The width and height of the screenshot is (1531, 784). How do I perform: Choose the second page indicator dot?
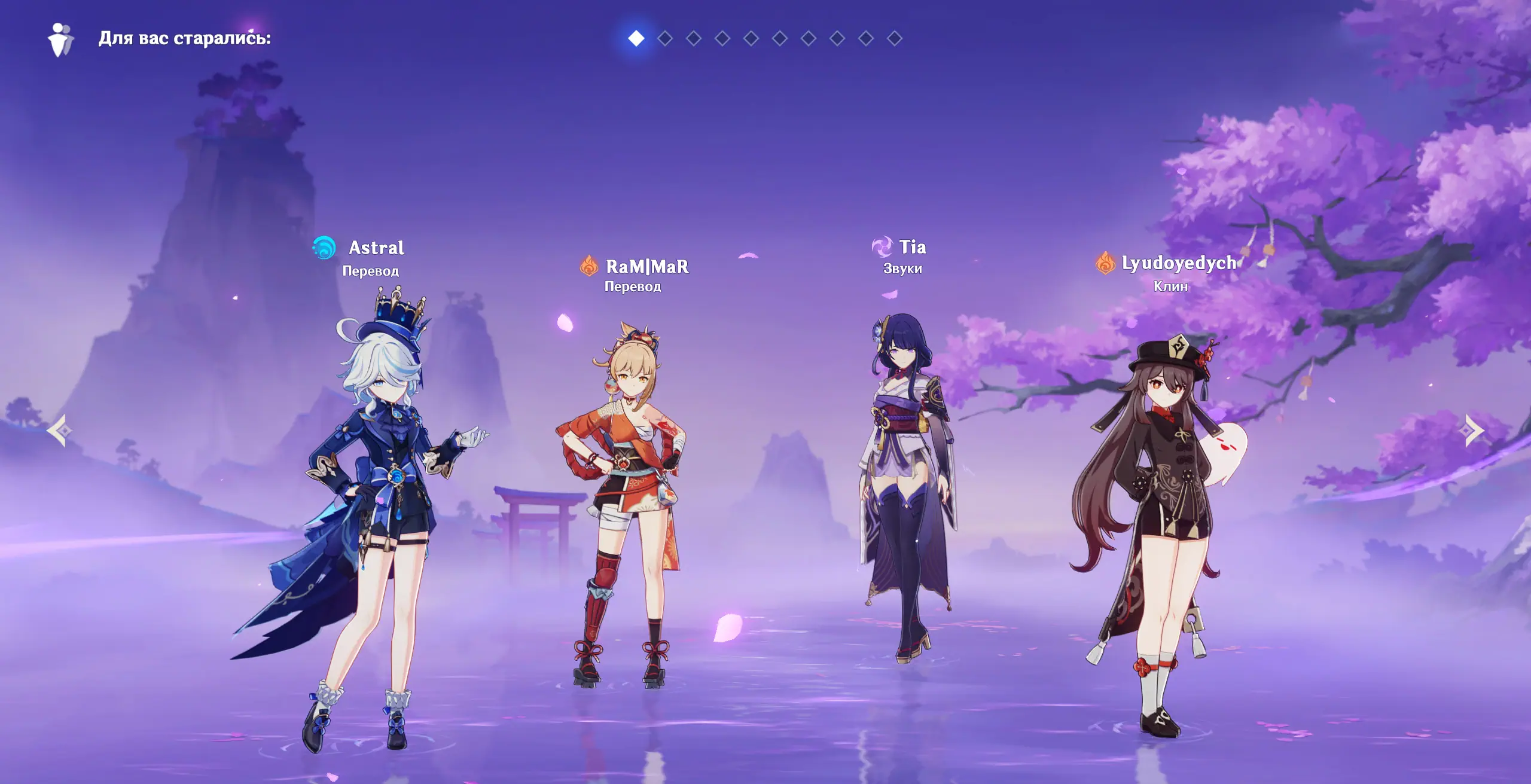[665, 38]
